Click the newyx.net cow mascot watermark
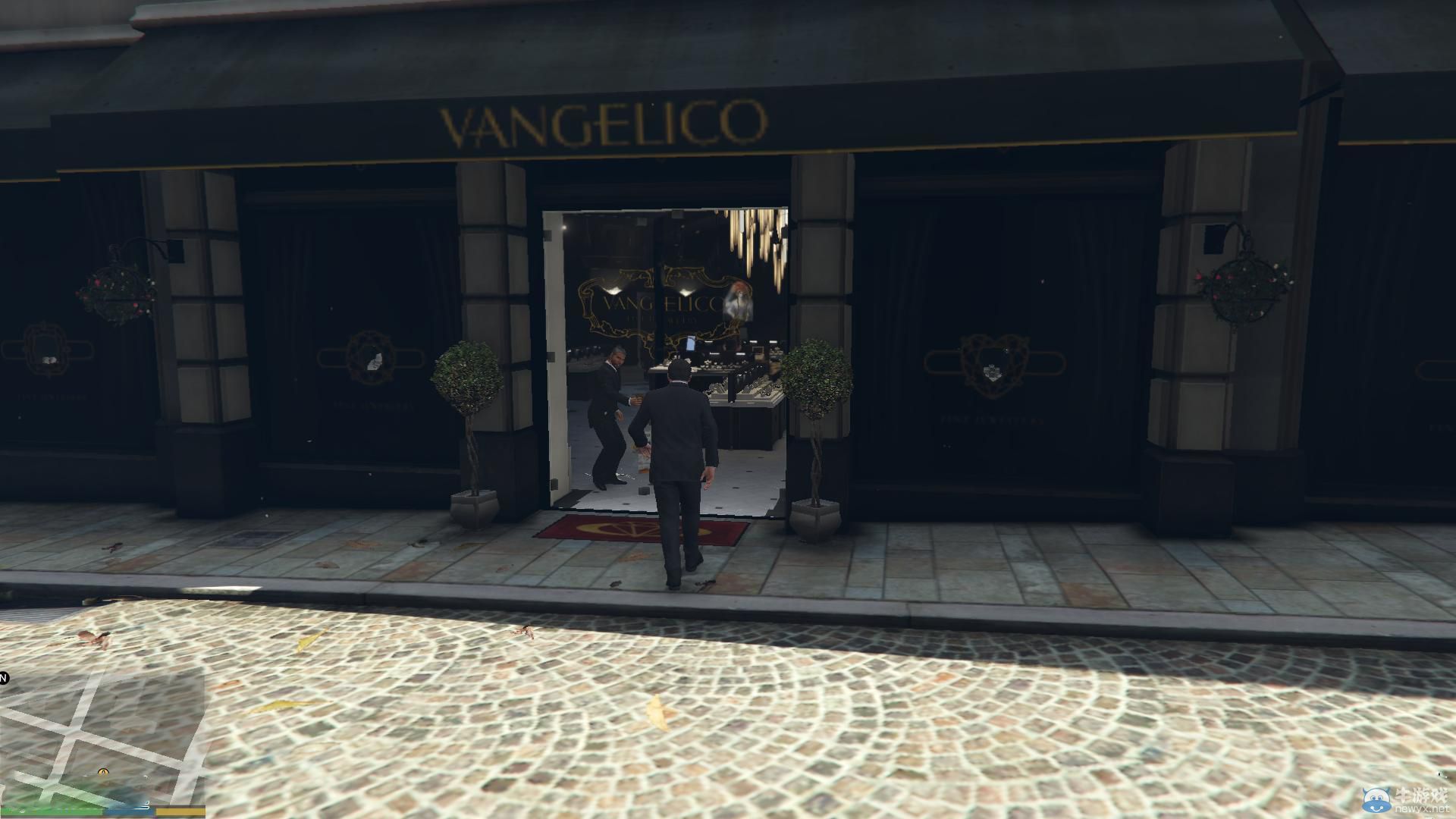The height and width of the screenshot is (819, 1456). pos(1376,800)
